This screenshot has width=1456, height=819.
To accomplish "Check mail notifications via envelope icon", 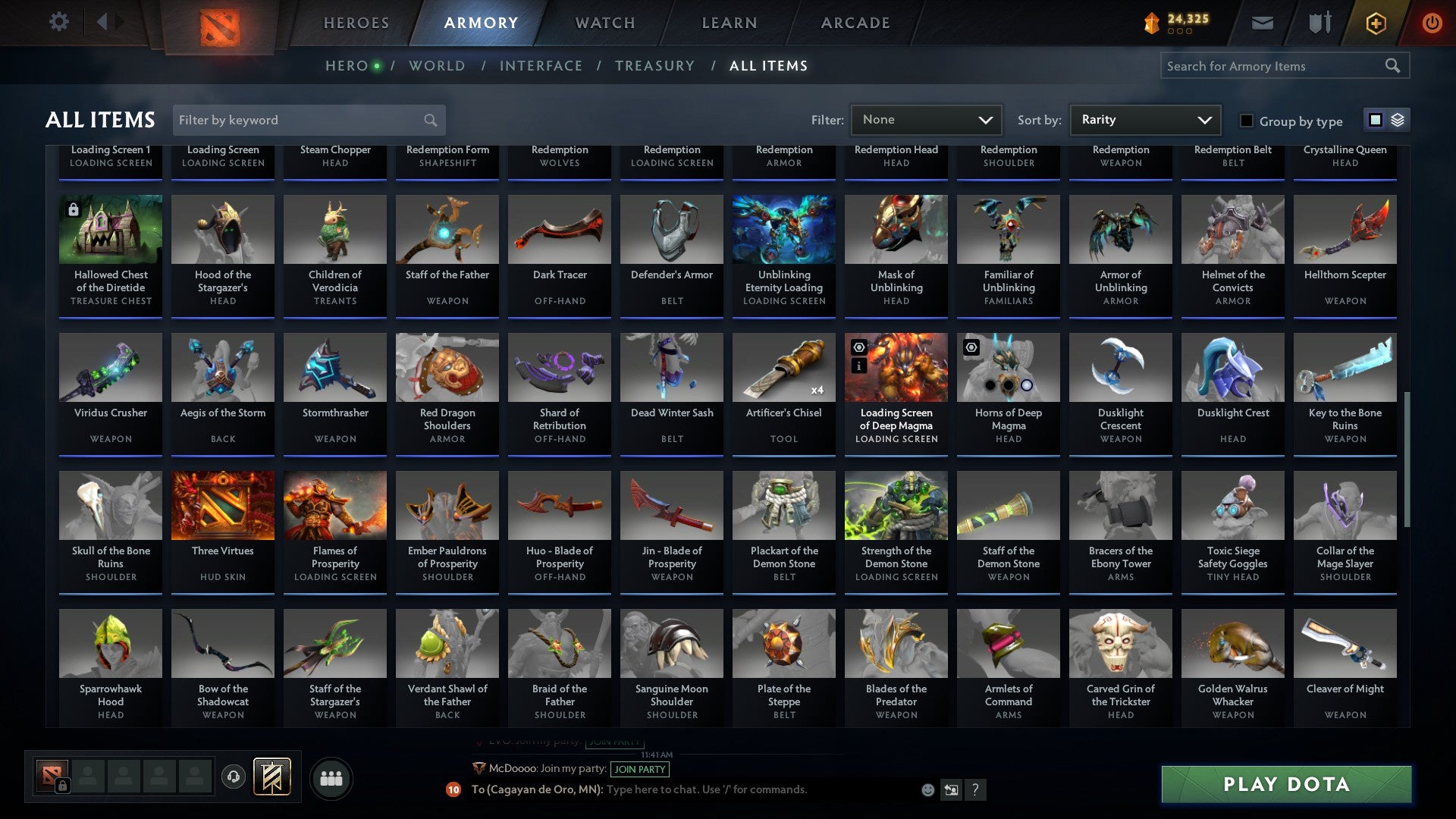I will point(1262,22).
